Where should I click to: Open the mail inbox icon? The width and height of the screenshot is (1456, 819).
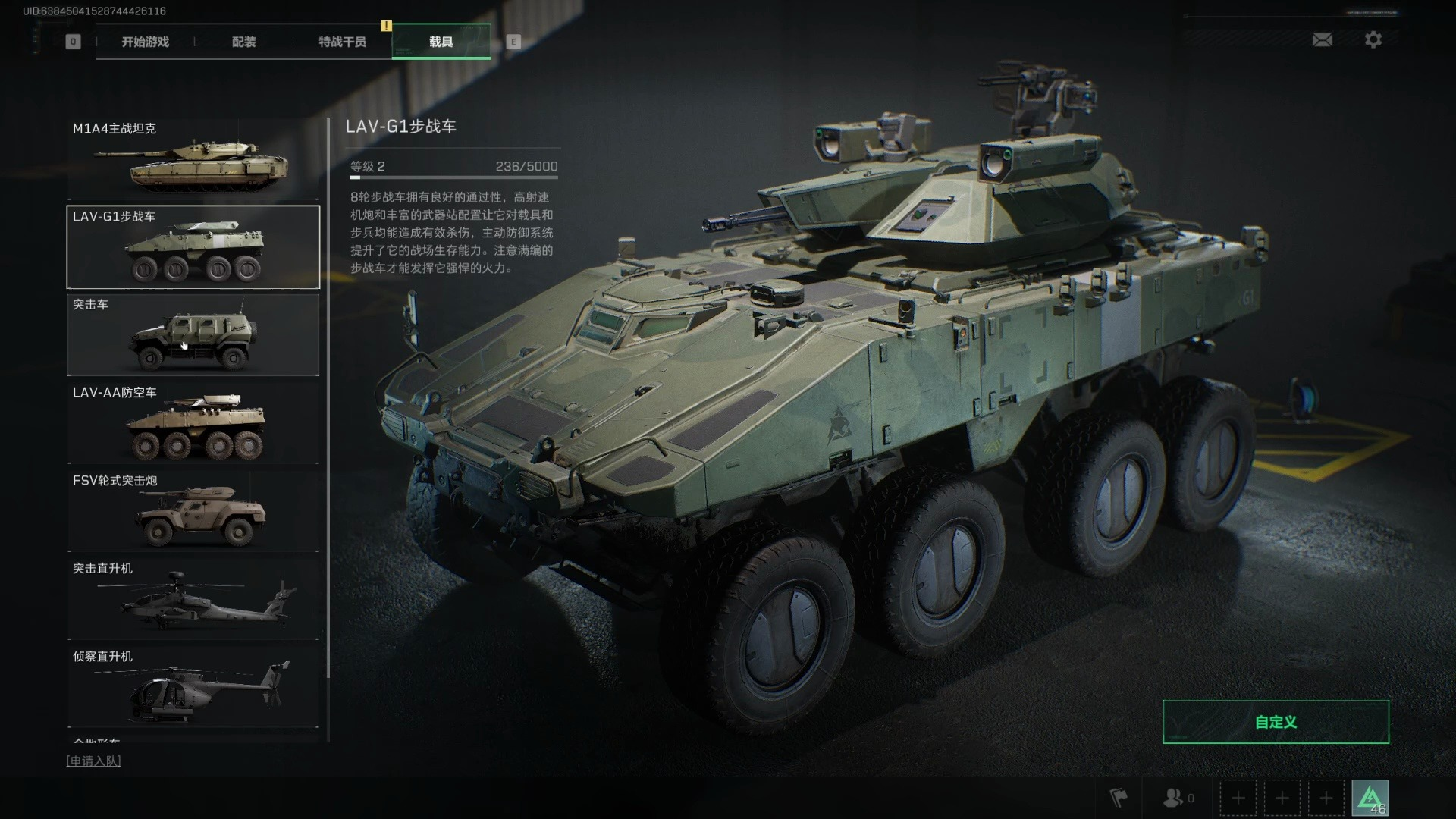[x=1323, y=39]
